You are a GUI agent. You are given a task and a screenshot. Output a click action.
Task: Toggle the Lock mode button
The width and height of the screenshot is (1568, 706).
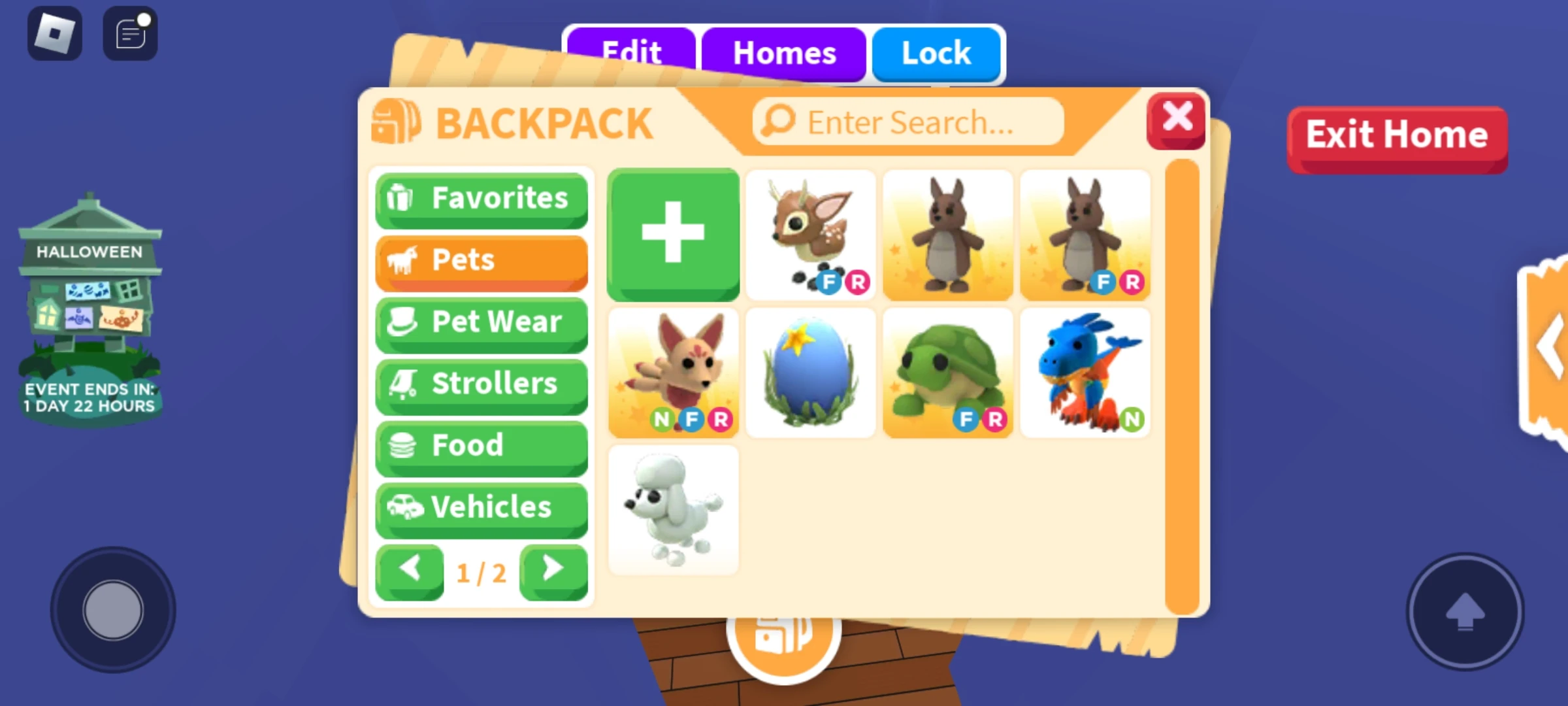coord(936,54)
